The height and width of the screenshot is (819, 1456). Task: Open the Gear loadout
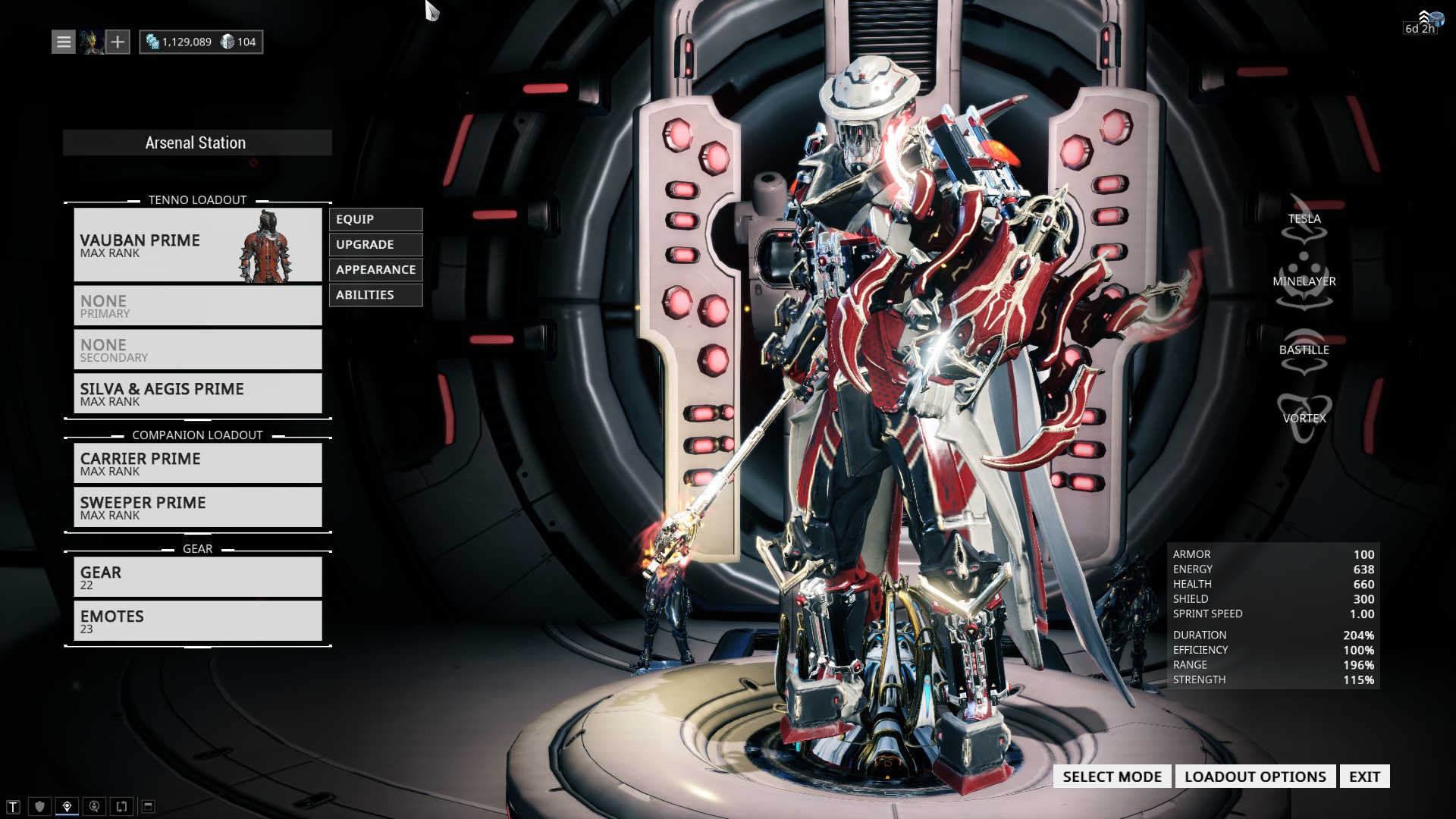pos(197,577)
